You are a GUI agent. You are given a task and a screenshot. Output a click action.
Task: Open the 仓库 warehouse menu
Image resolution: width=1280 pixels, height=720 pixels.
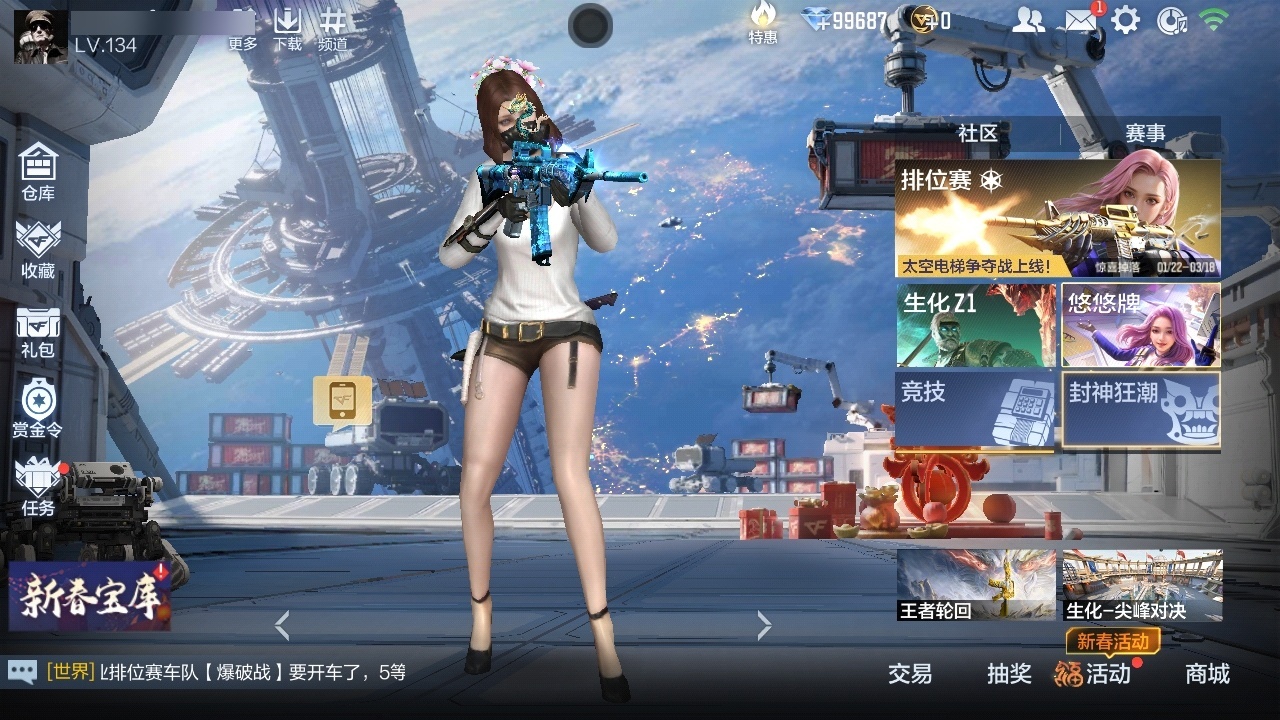[38, 170]
